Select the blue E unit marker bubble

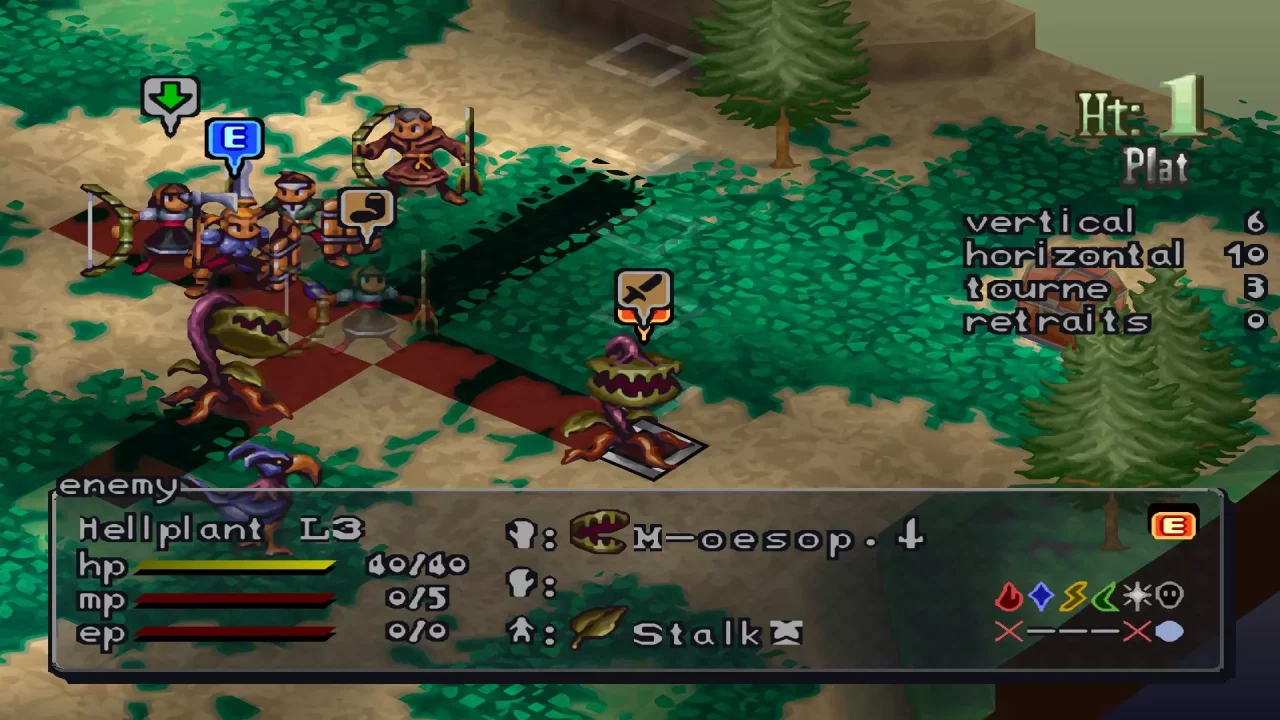pos(234,140)
